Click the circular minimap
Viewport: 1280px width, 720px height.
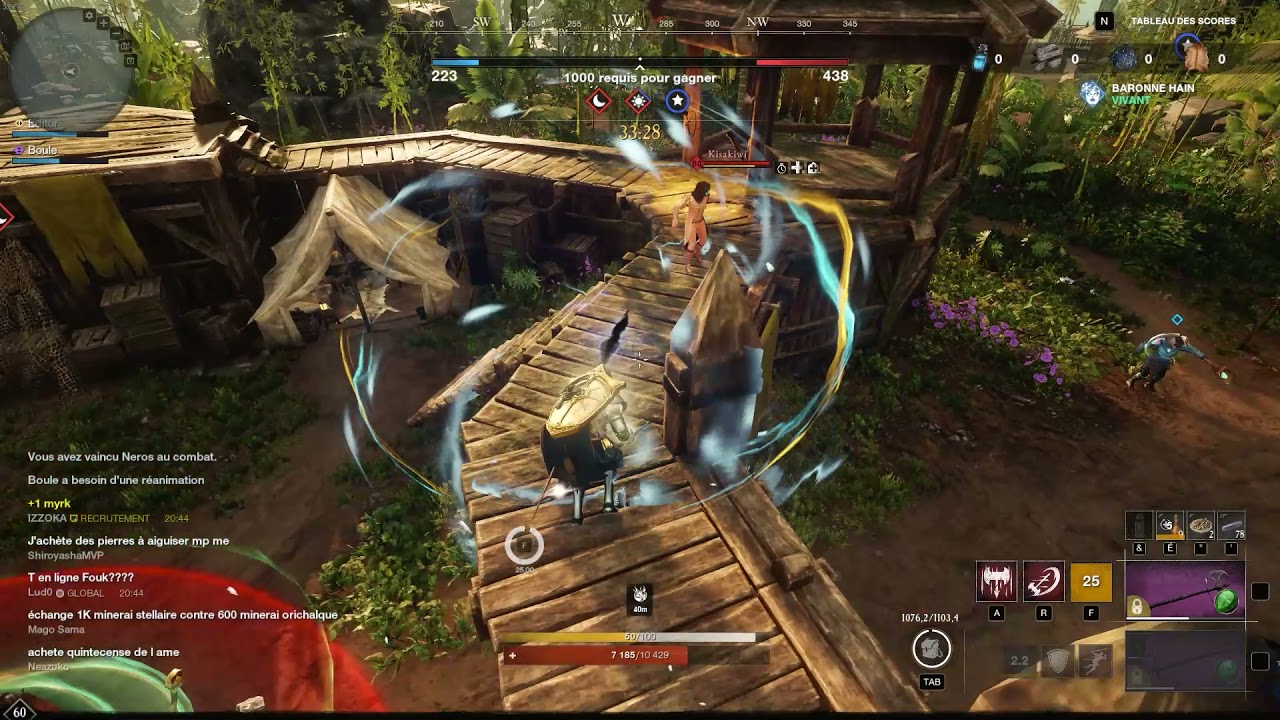coord(70,72)
